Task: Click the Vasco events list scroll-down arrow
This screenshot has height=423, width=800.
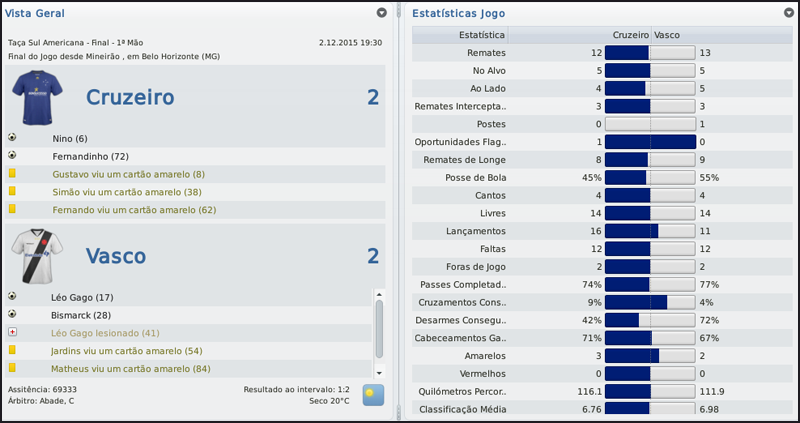Action: pos(379,370)
